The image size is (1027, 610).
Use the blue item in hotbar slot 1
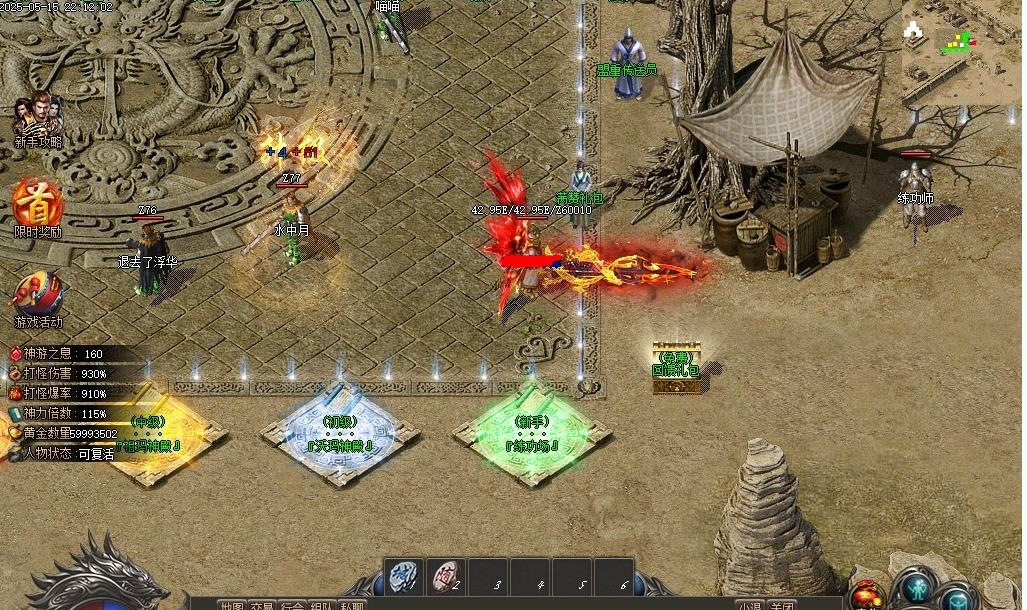click(402, 576)
